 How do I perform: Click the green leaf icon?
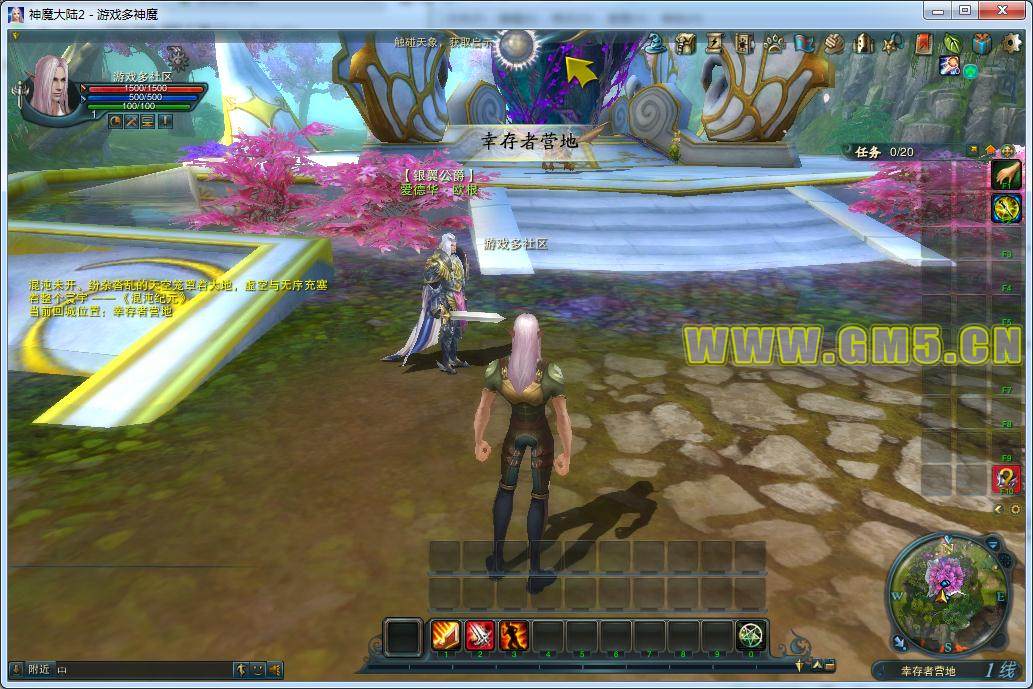pos(952,43)
